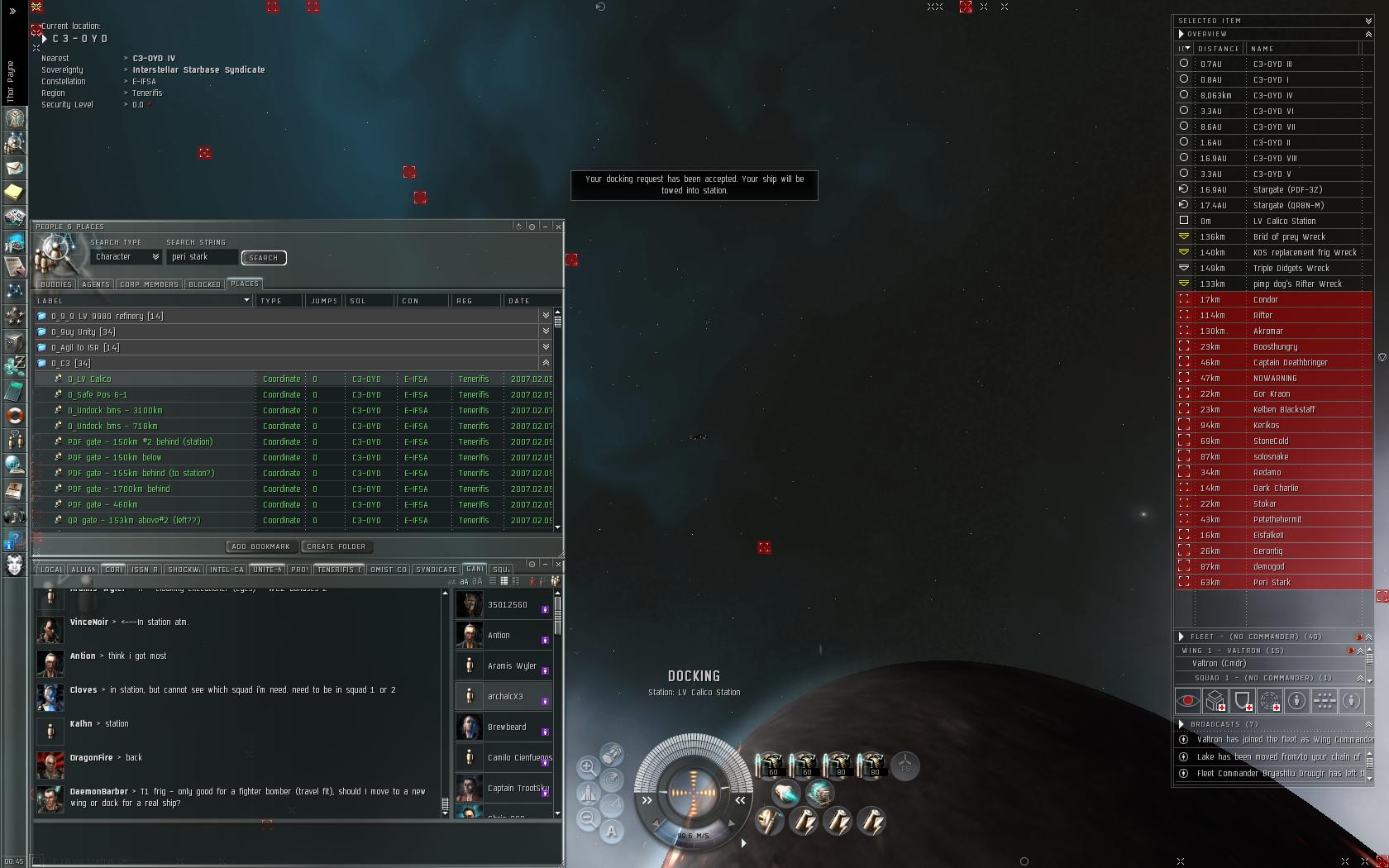Click the Add Bookmark button
The height and width of the screenshot is (868, 1389).
tap(260, 546)
